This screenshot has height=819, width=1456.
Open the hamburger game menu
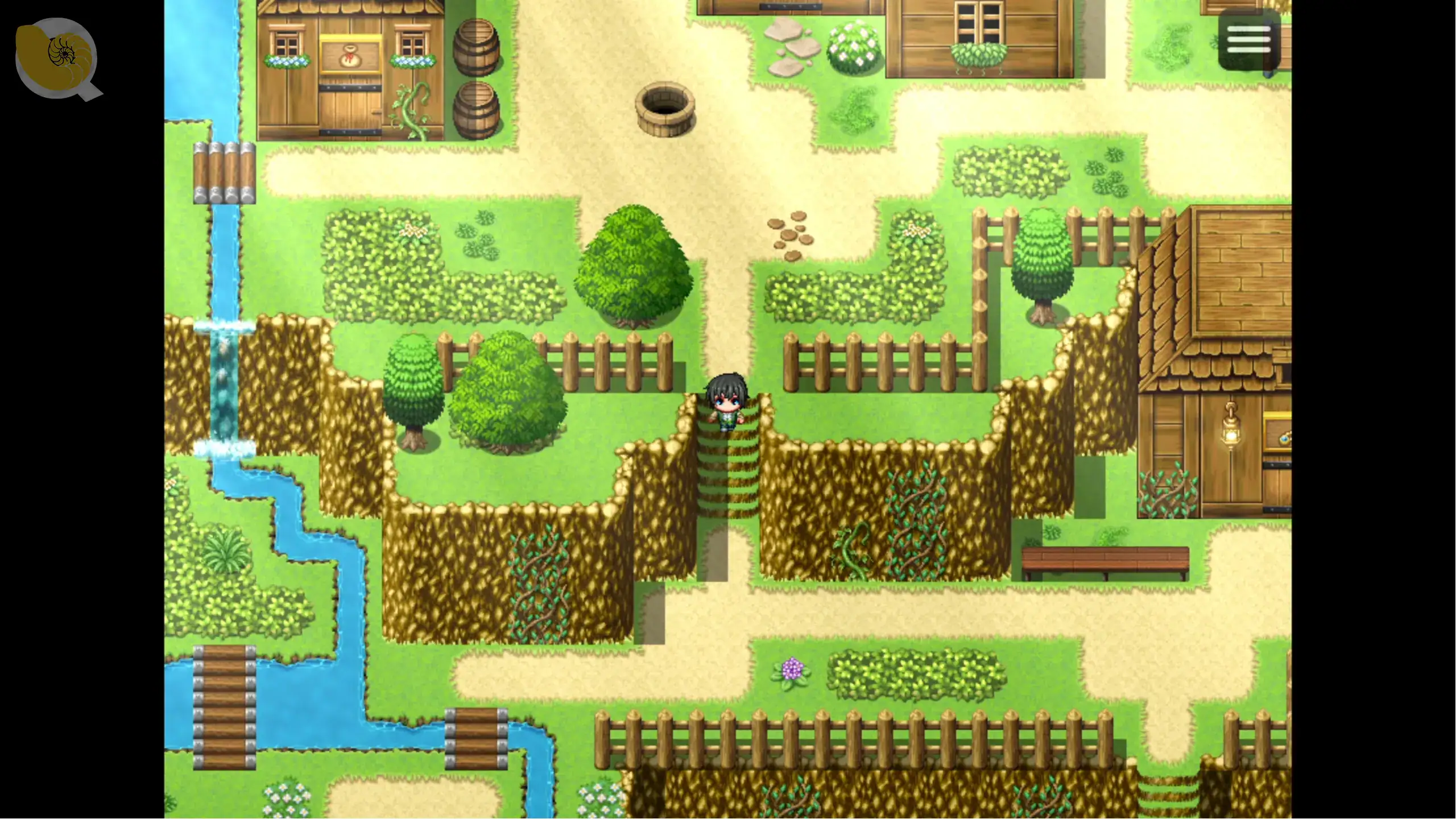(x=1249, y=39)
